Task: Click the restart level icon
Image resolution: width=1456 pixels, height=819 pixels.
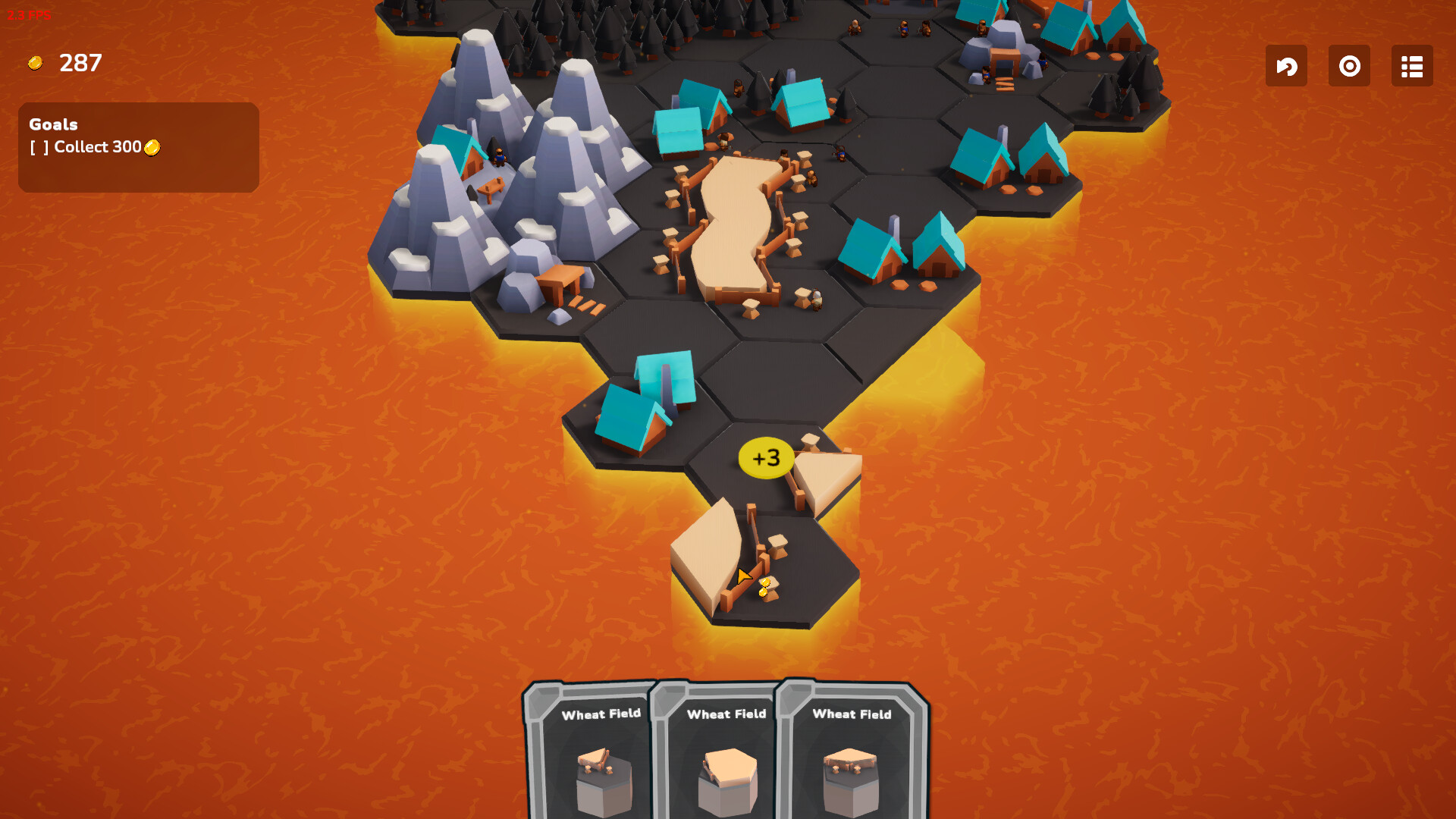Action: pos(1349,66)
